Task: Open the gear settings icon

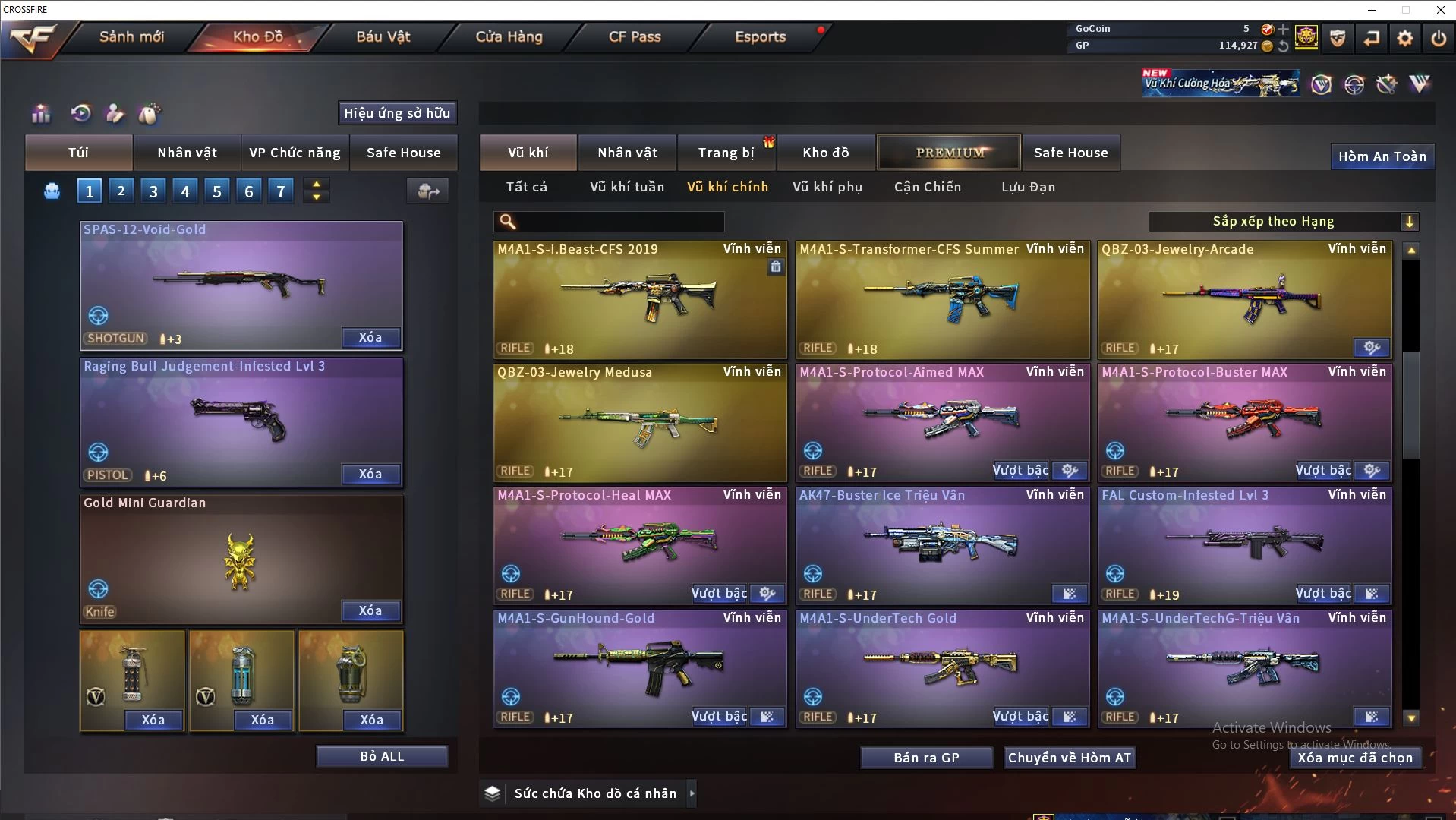Action: [x=1404, y=37]
